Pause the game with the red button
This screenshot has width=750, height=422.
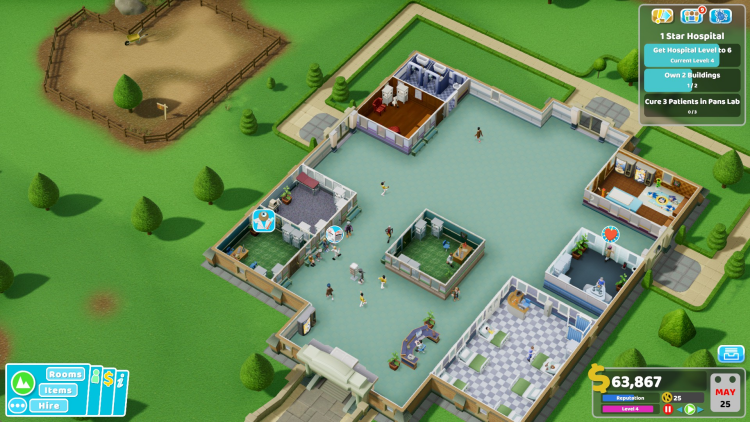click(x=667, y=409)
